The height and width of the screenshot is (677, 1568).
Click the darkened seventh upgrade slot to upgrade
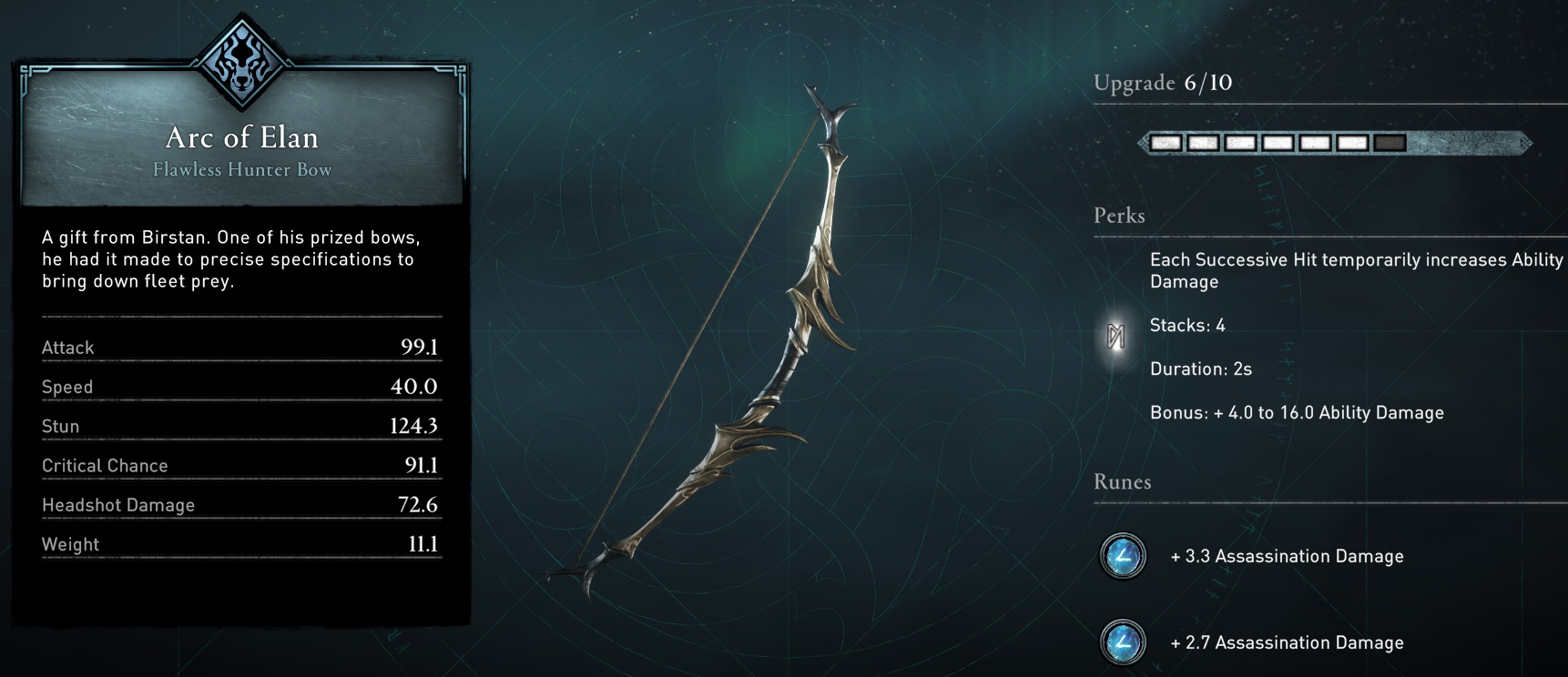1390,143
